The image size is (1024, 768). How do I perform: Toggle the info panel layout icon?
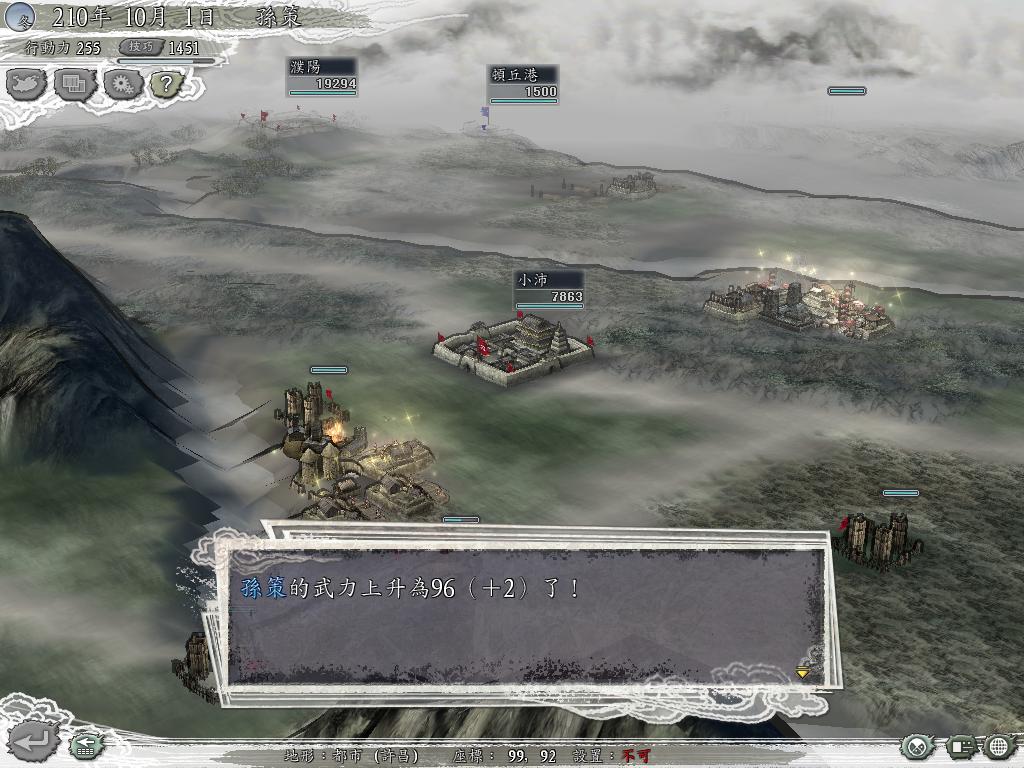[961, 746]
